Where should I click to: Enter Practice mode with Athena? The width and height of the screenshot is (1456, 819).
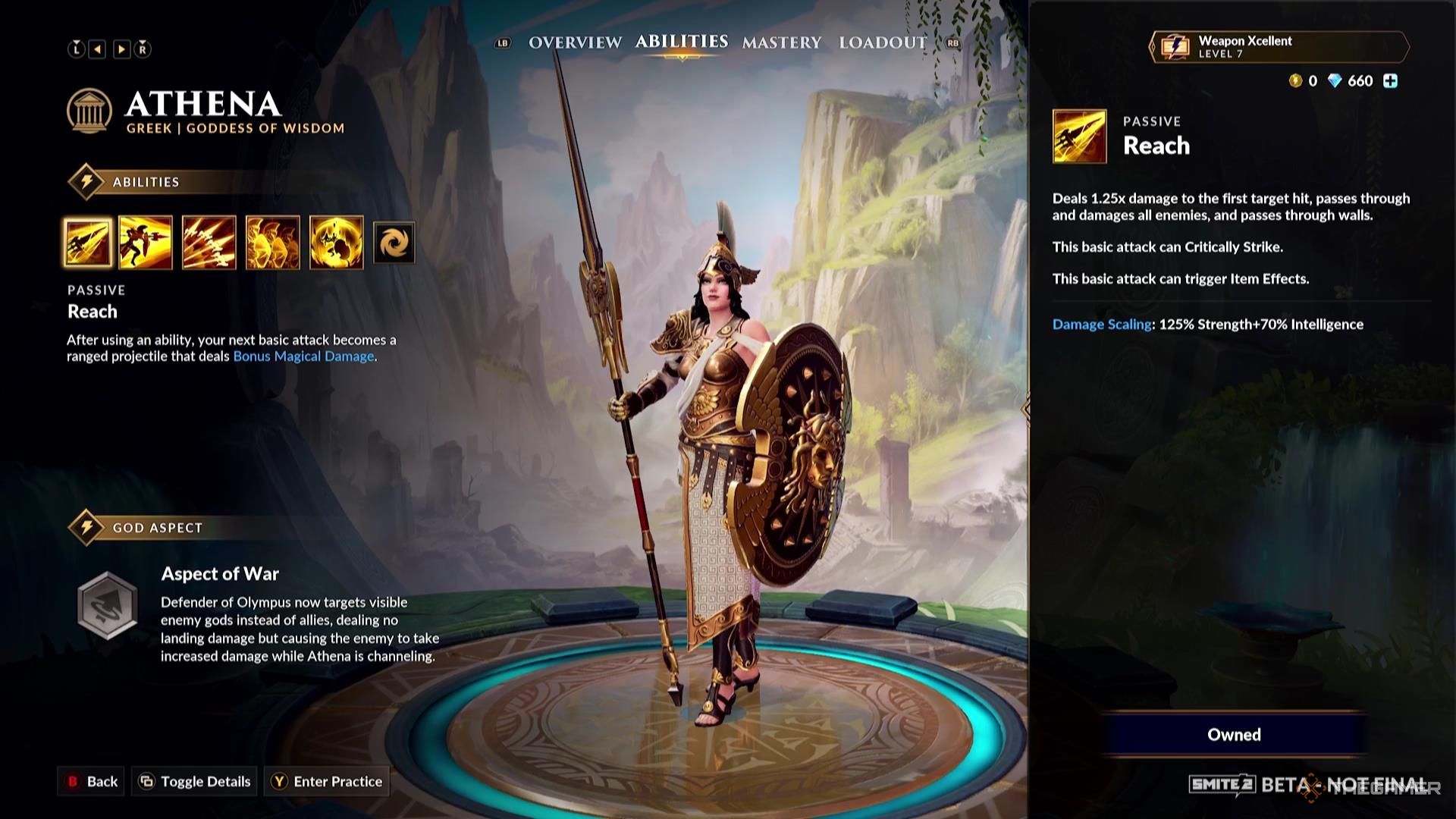coord(328,781)
